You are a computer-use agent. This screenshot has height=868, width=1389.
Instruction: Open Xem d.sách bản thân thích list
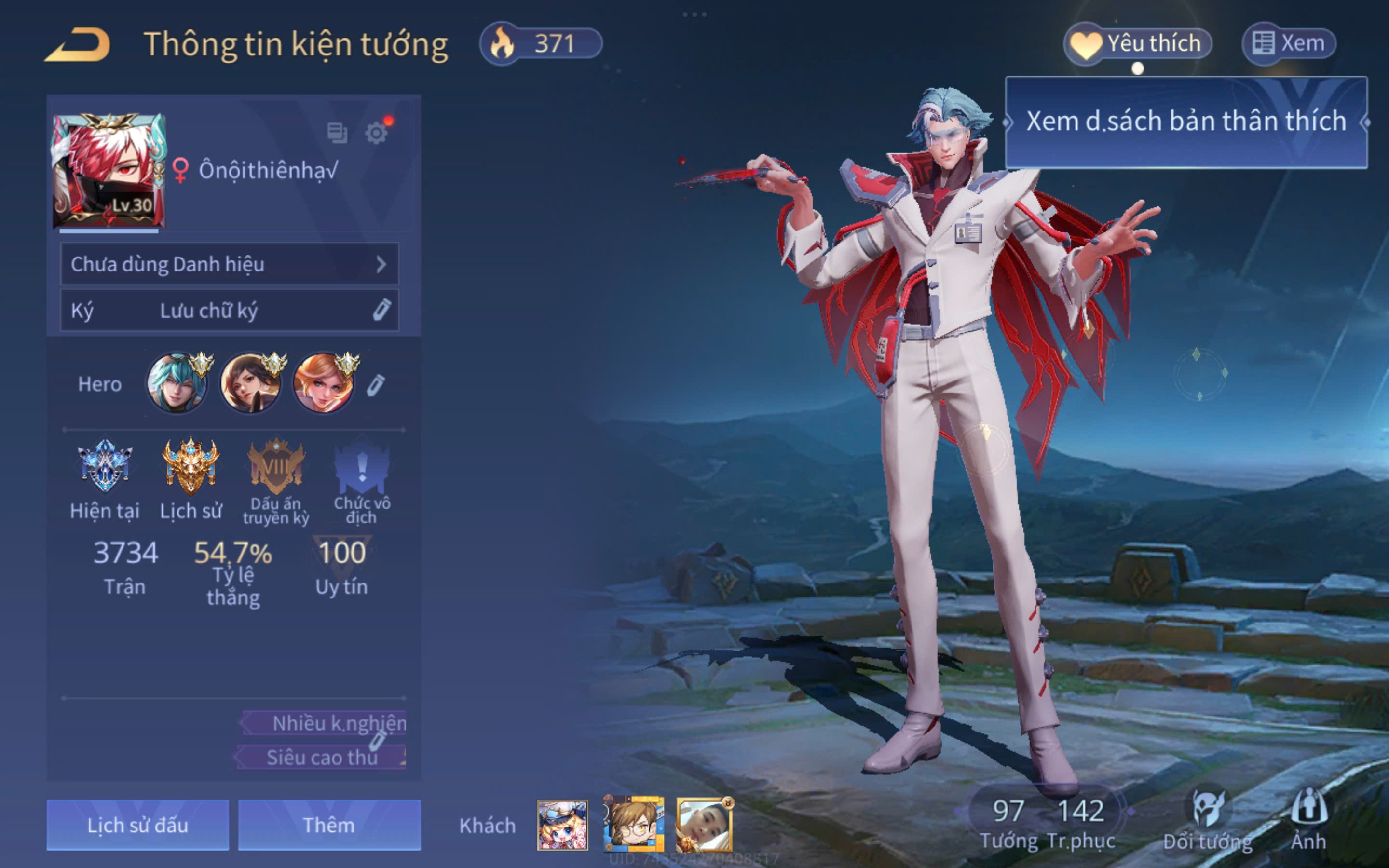1186,122
